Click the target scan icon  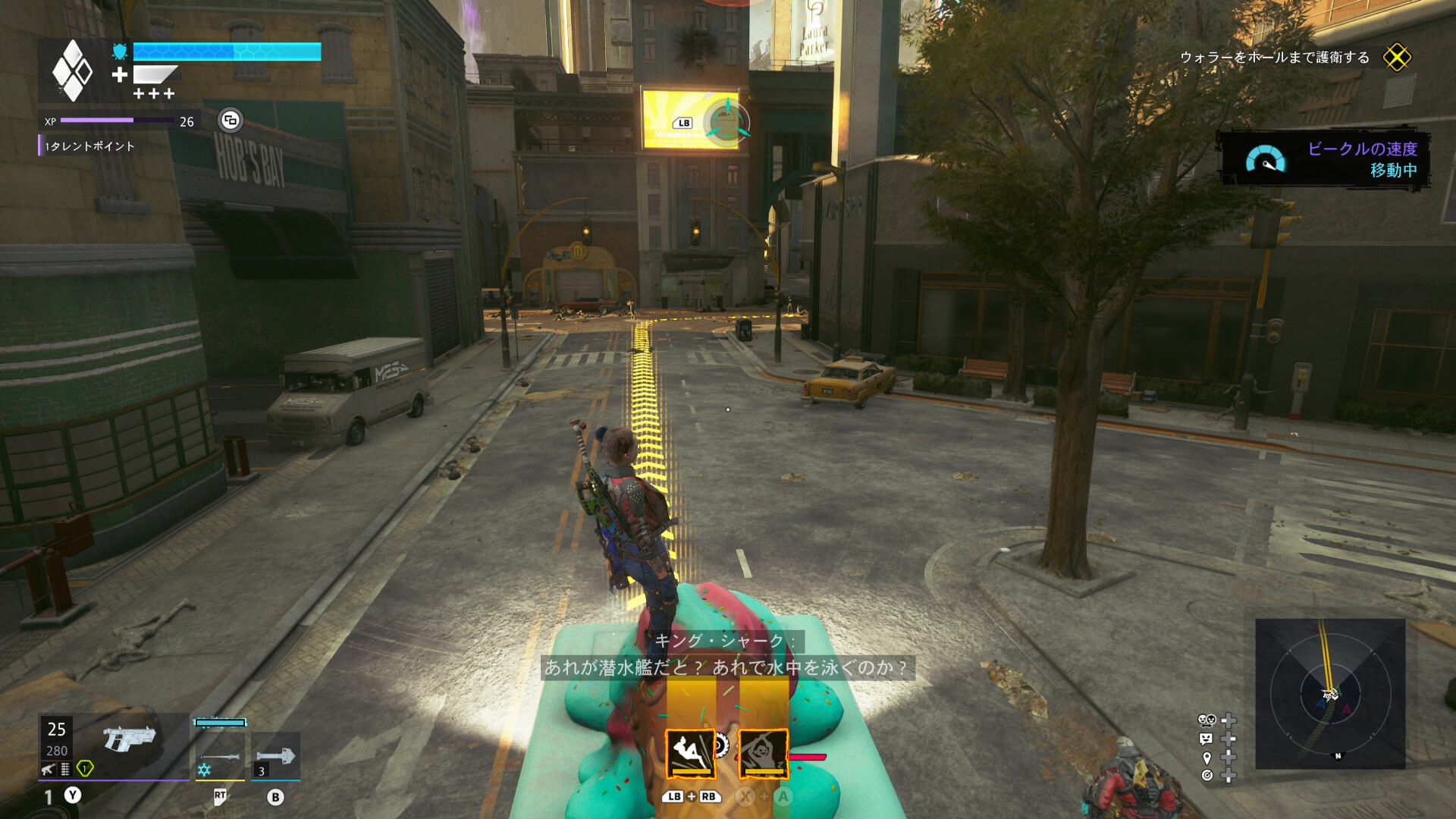click(x=1207, y=775)
